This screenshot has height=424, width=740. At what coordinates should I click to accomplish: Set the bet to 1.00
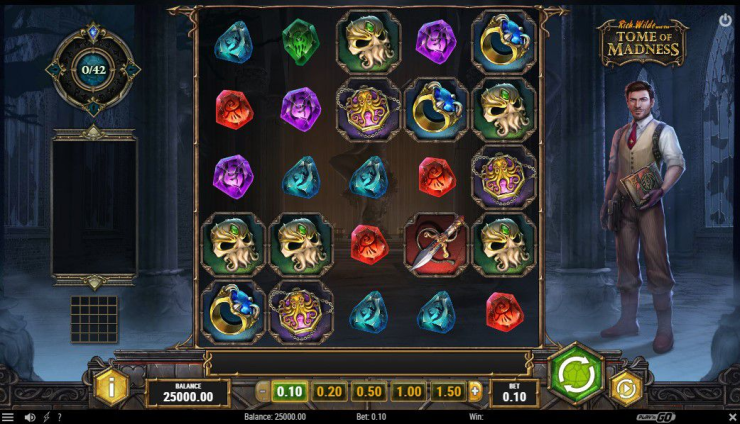(x=407, y=391)
